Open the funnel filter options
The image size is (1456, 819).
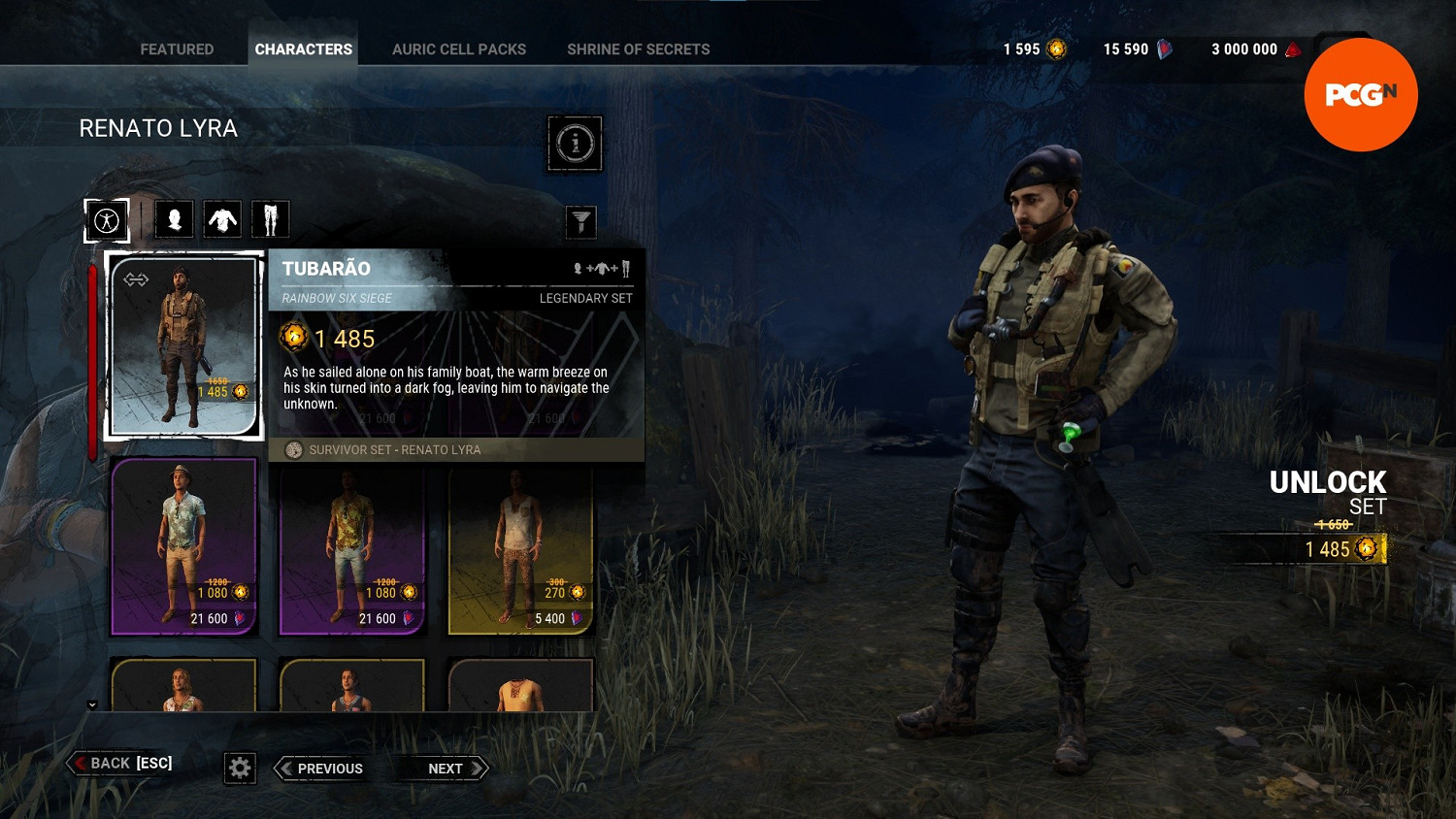[x=580, y=222]
